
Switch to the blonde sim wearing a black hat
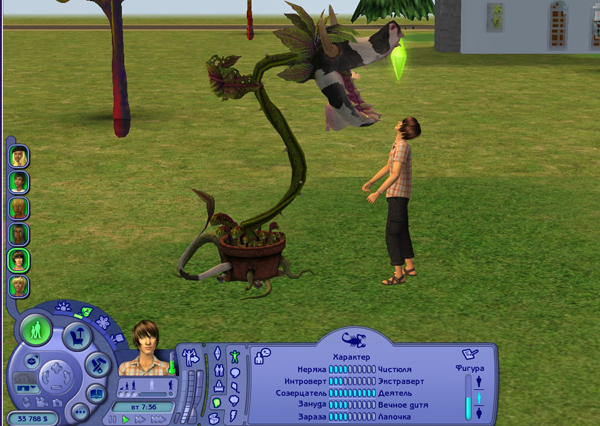(19, 157)
